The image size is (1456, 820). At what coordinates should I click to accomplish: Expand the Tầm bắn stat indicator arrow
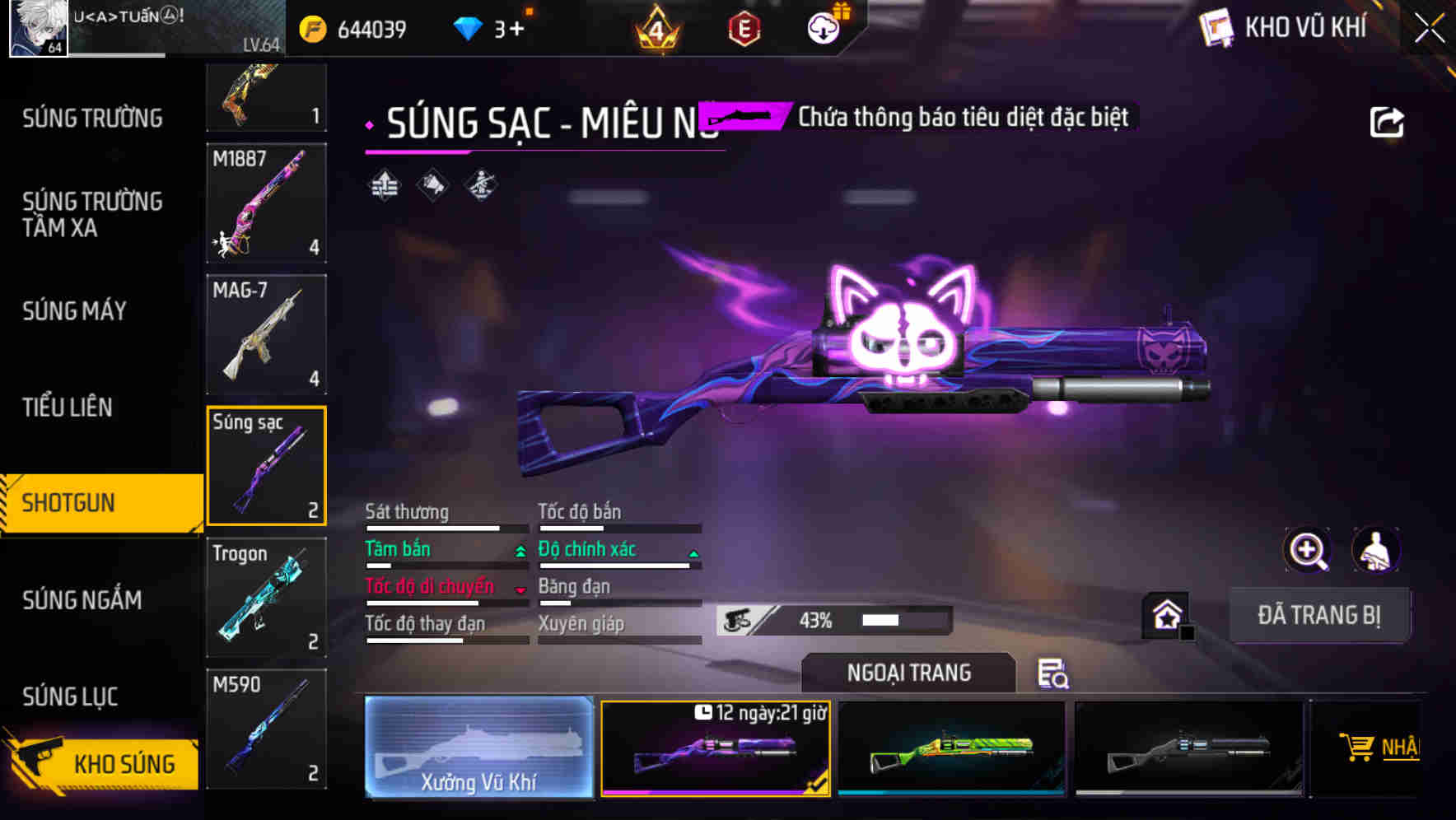[520, 551]
